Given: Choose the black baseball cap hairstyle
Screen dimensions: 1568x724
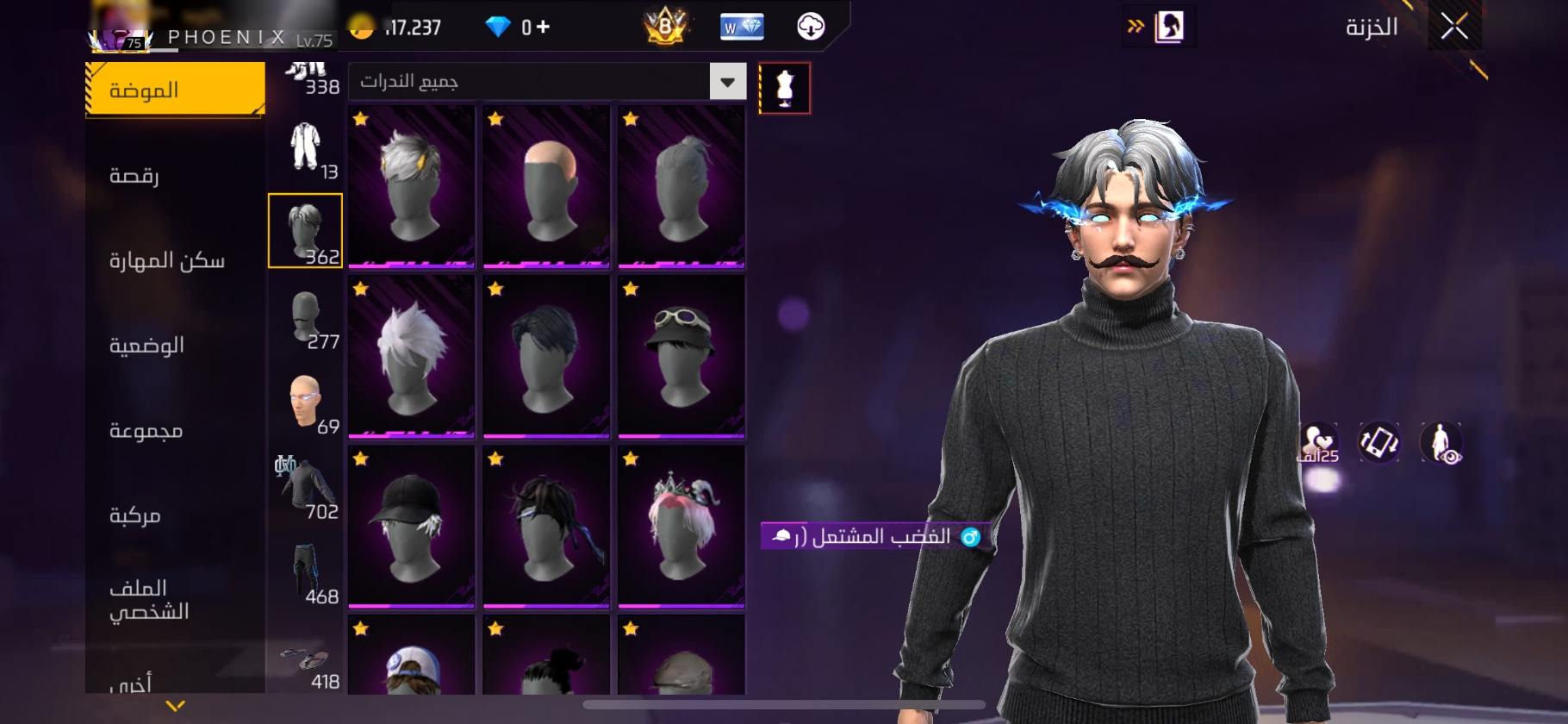Looking at the screenshot, I should click(x=412, y=526).
